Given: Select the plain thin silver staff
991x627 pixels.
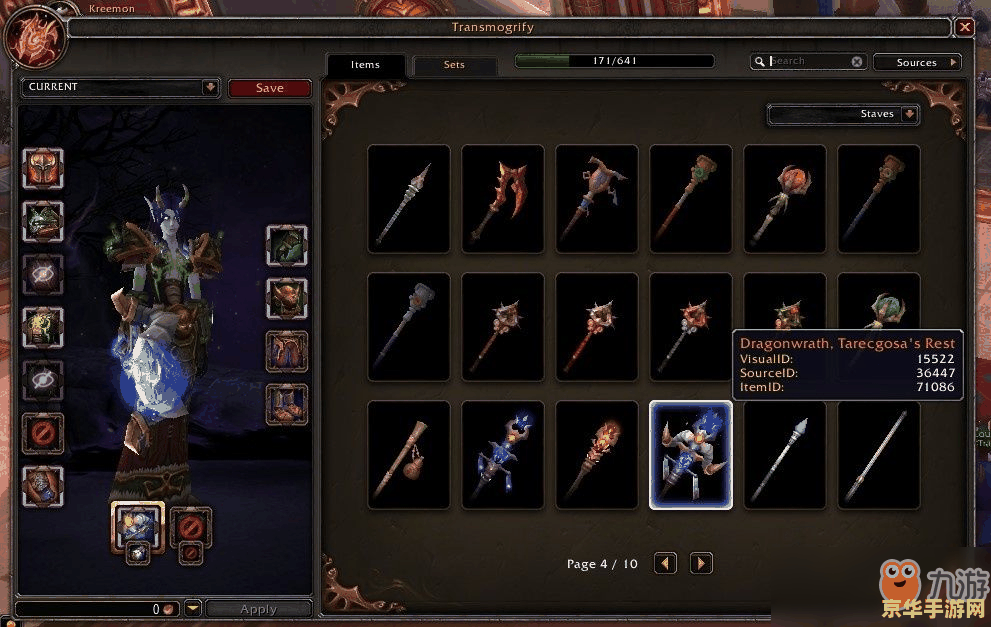Looking at the screenshot, I should (878, 455).
